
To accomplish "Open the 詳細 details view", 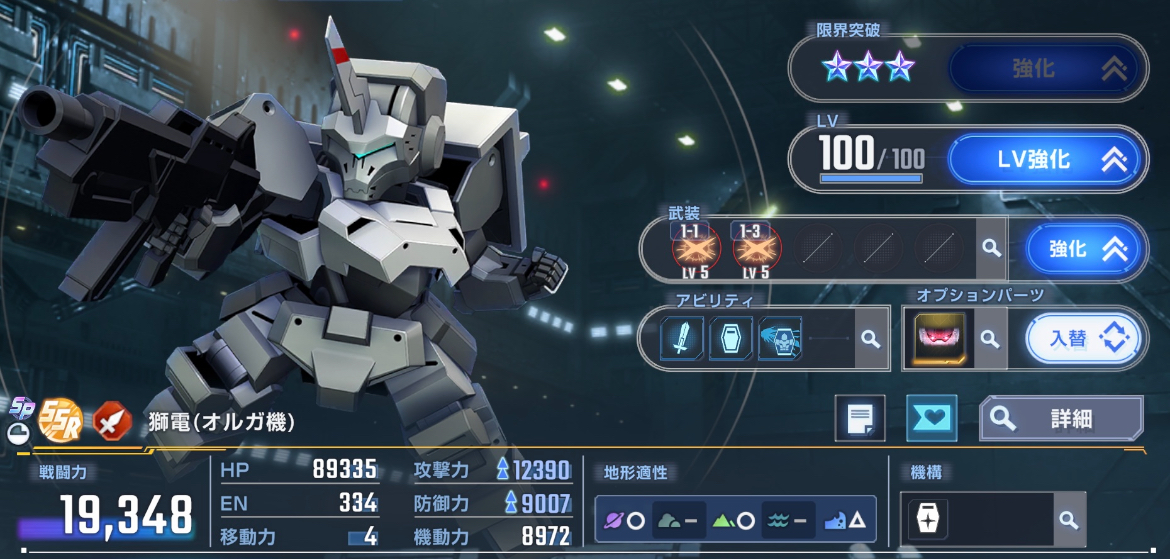I will [1060, 418].
